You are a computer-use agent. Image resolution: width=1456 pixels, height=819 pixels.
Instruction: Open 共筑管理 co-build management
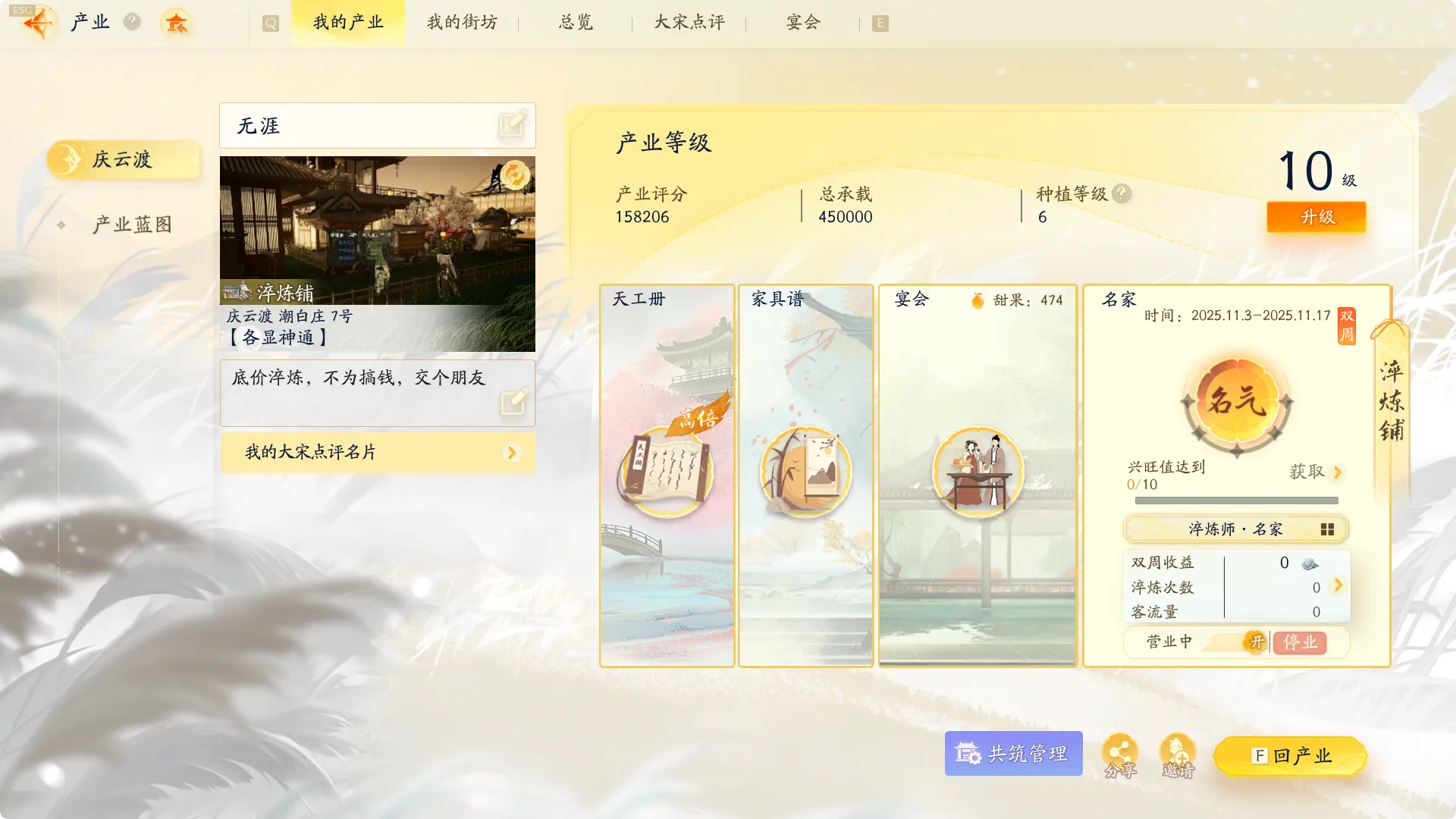pos(1013,753)
